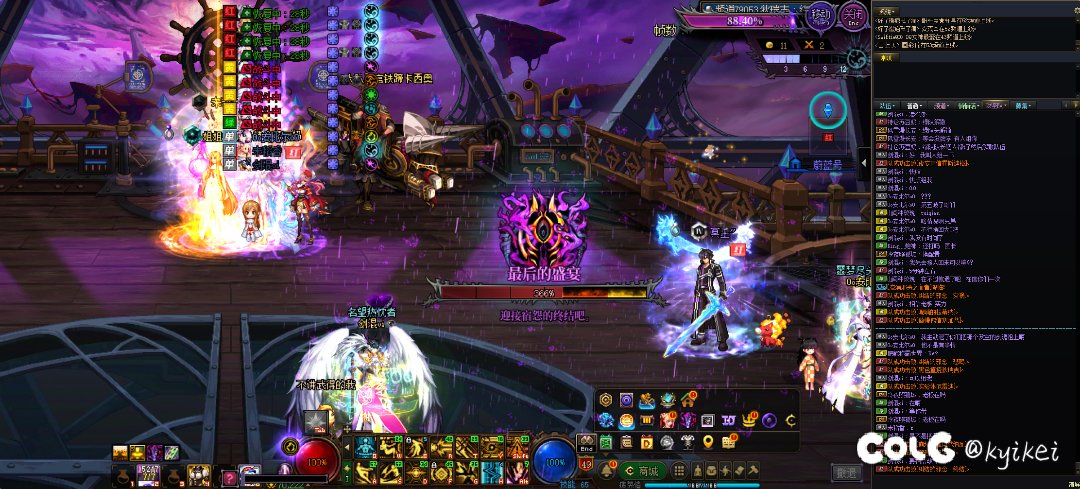The image size is (1080, 489).
Task: Close the raid panel with 关闭 button
Action: coord(852,17)
